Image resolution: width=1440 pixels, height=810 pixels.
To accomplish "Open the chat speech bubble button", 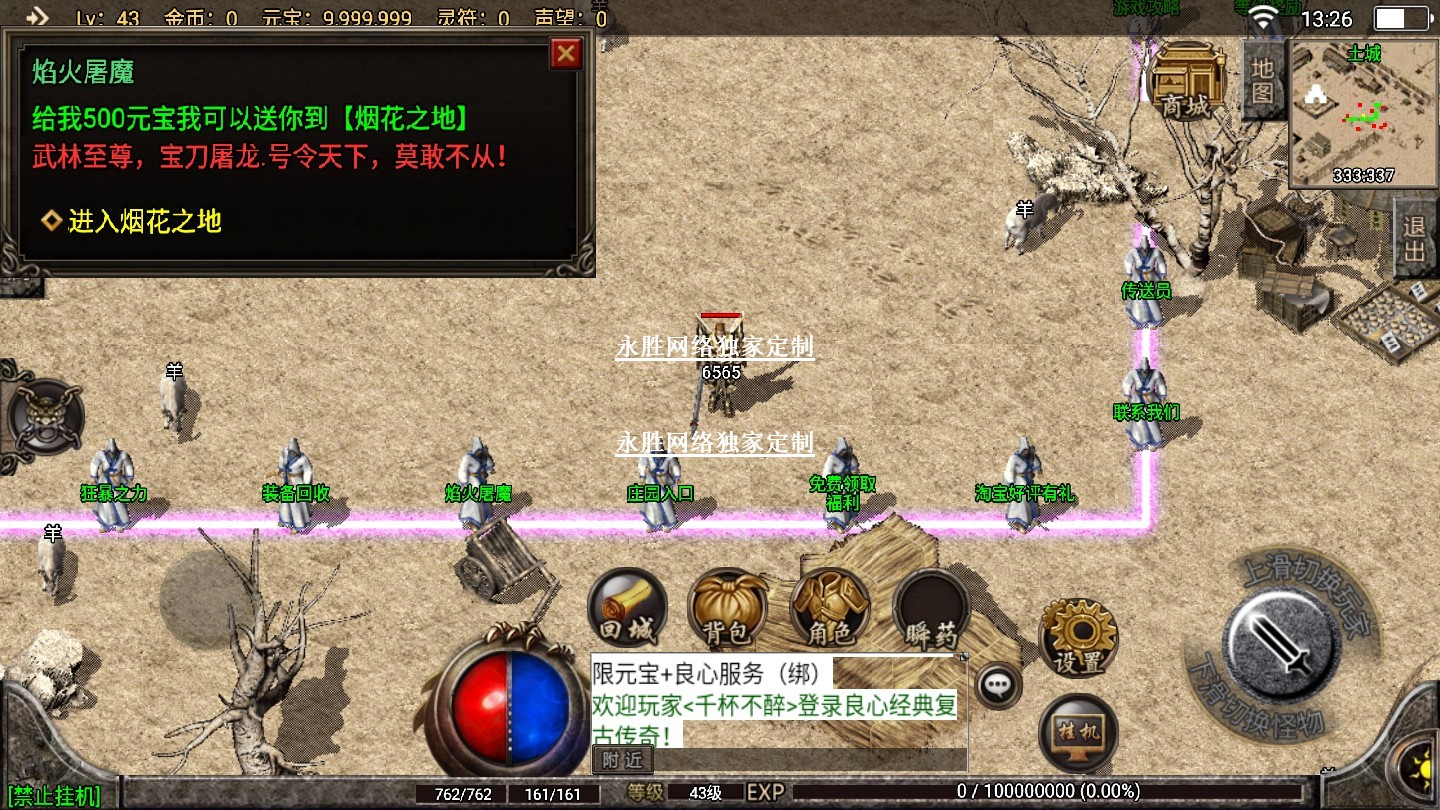I will coord(998,686).
